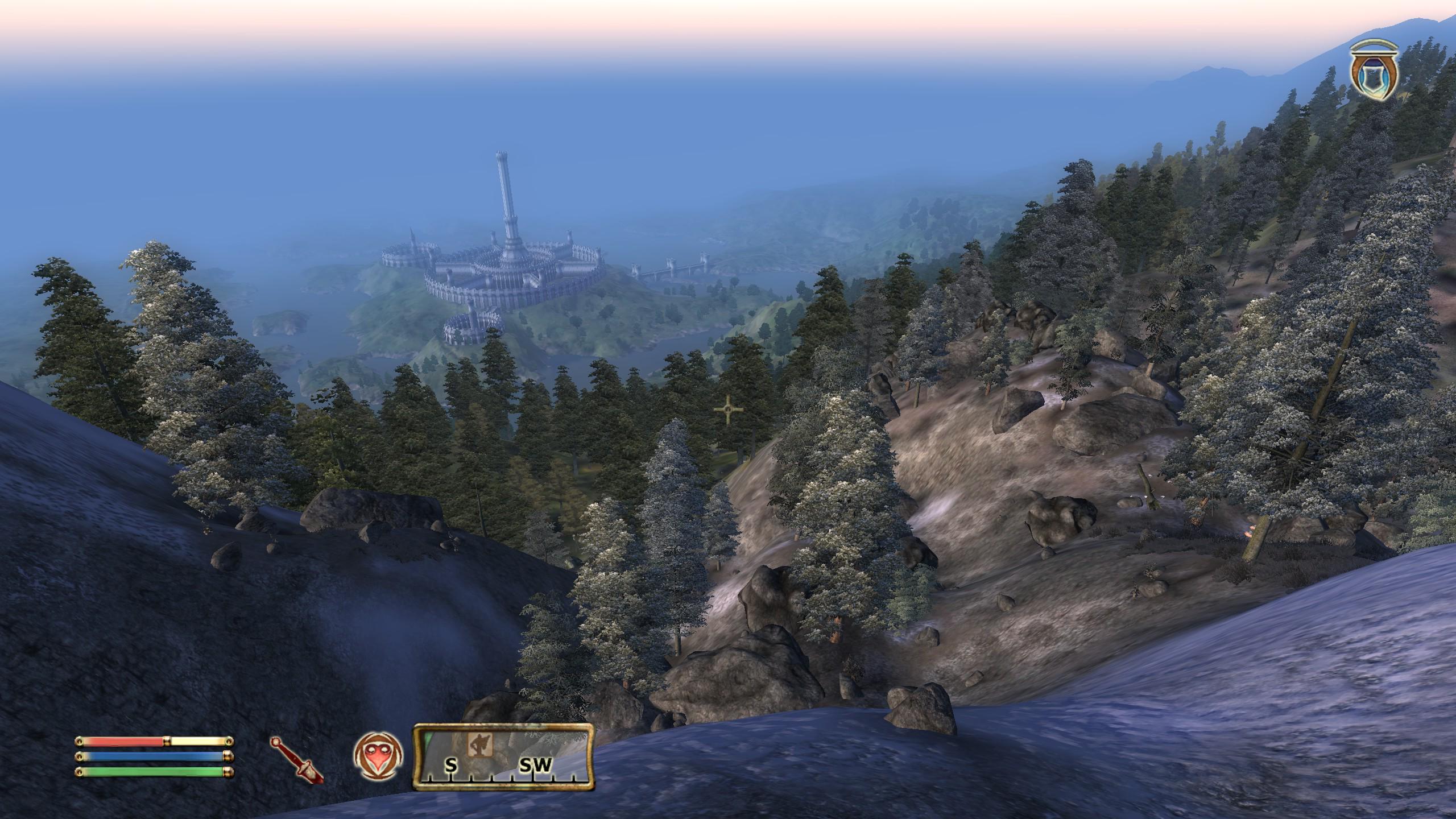Image resolution: width=1456 pixels, height=819 pixels.
Task: Open the compass bar
Action: click(x=503, y=757)
